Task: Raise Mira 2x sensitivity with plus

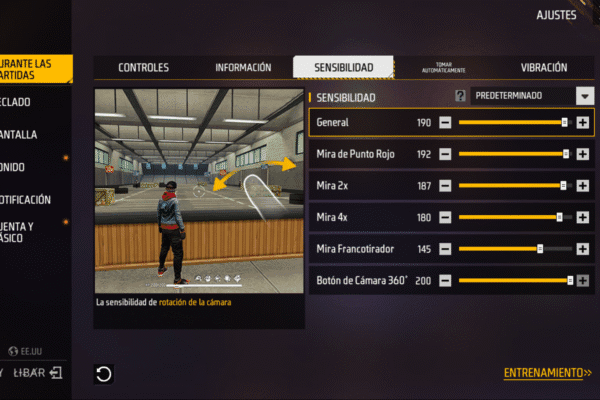Action: pos(583,186)
